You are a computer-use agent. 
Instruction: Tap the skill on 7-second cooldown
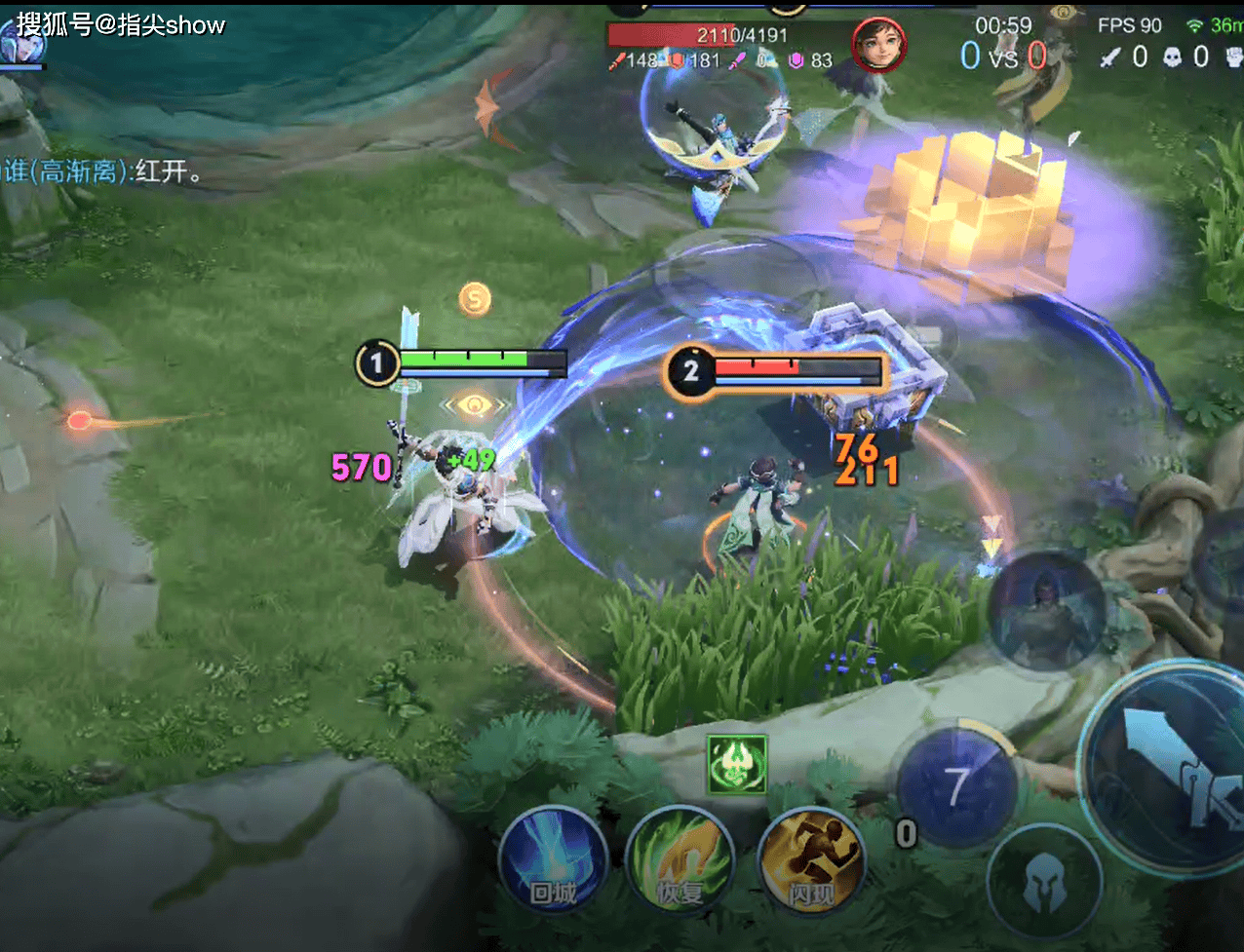tap(957, 787)
